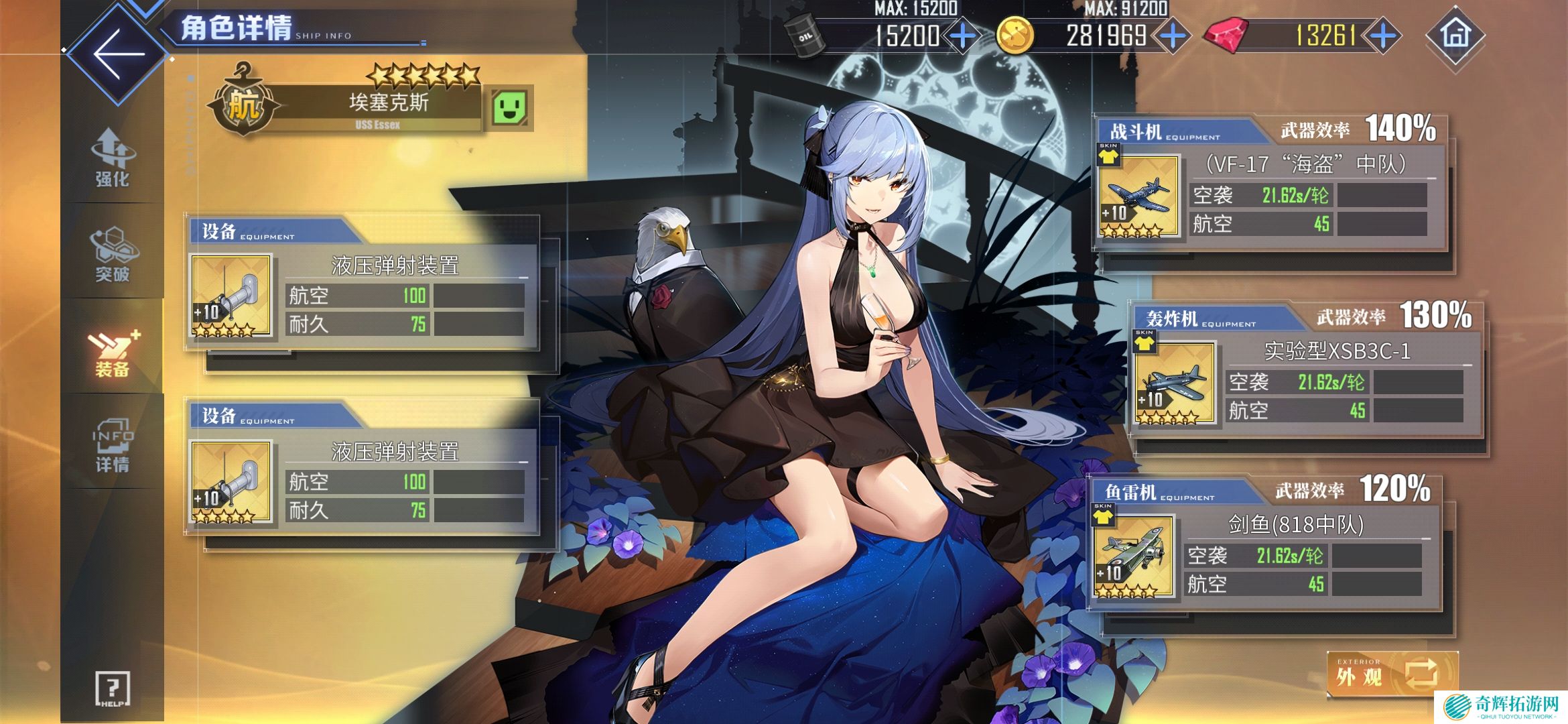
Task: Show the 详情 info tab
Action: 113,445
